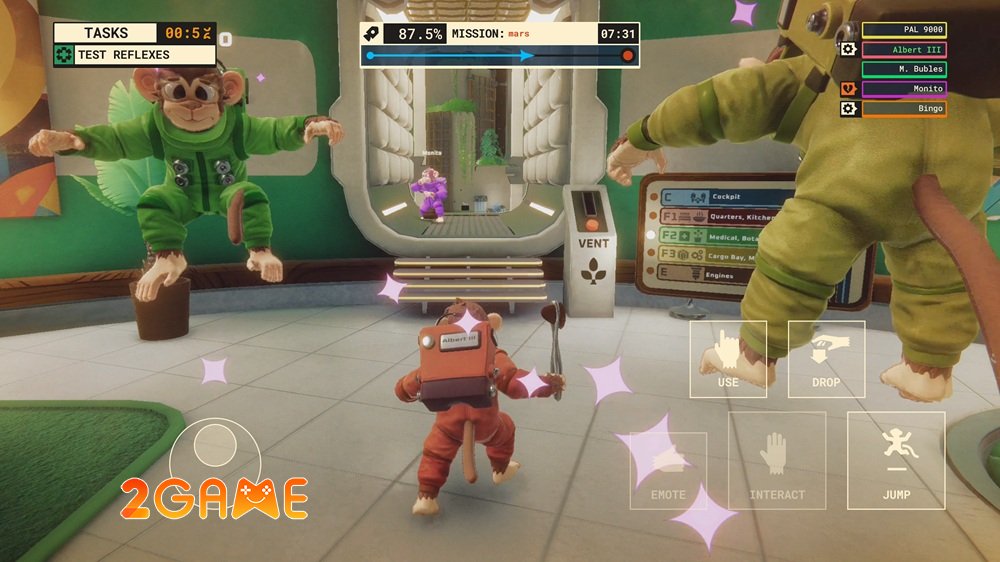Tap the INTERACT hand button
The width and height of the screenshot is (1000, 562).
pos(776,461)
